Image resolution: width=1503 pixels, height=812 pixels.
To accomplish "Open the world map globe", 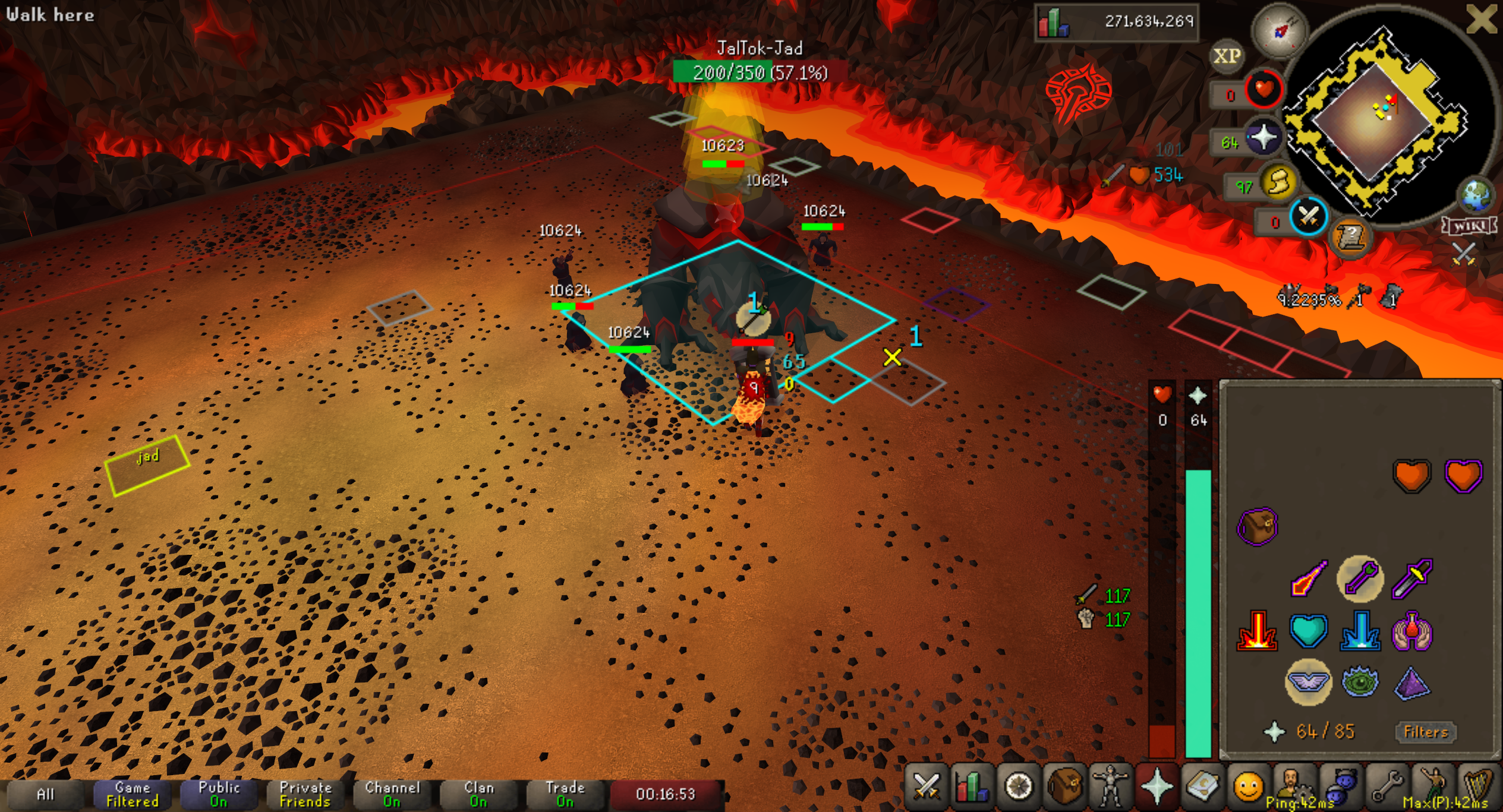I will coord(1477,195).
